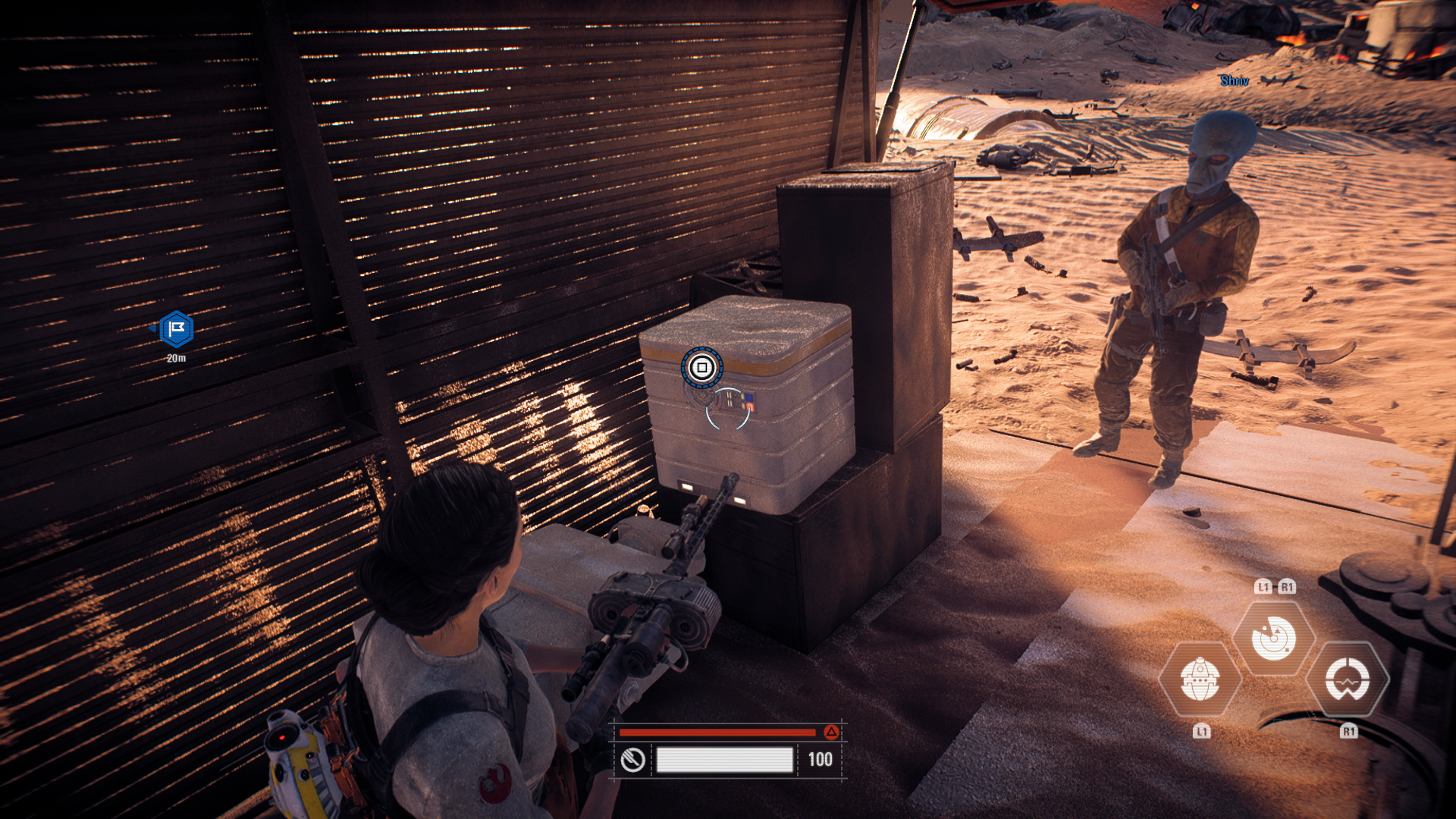Click the white ammo gauge bar
Image resolution: width=1456 pixels, height=819 pixels.
pyautogui.click(x=726, y=758)
